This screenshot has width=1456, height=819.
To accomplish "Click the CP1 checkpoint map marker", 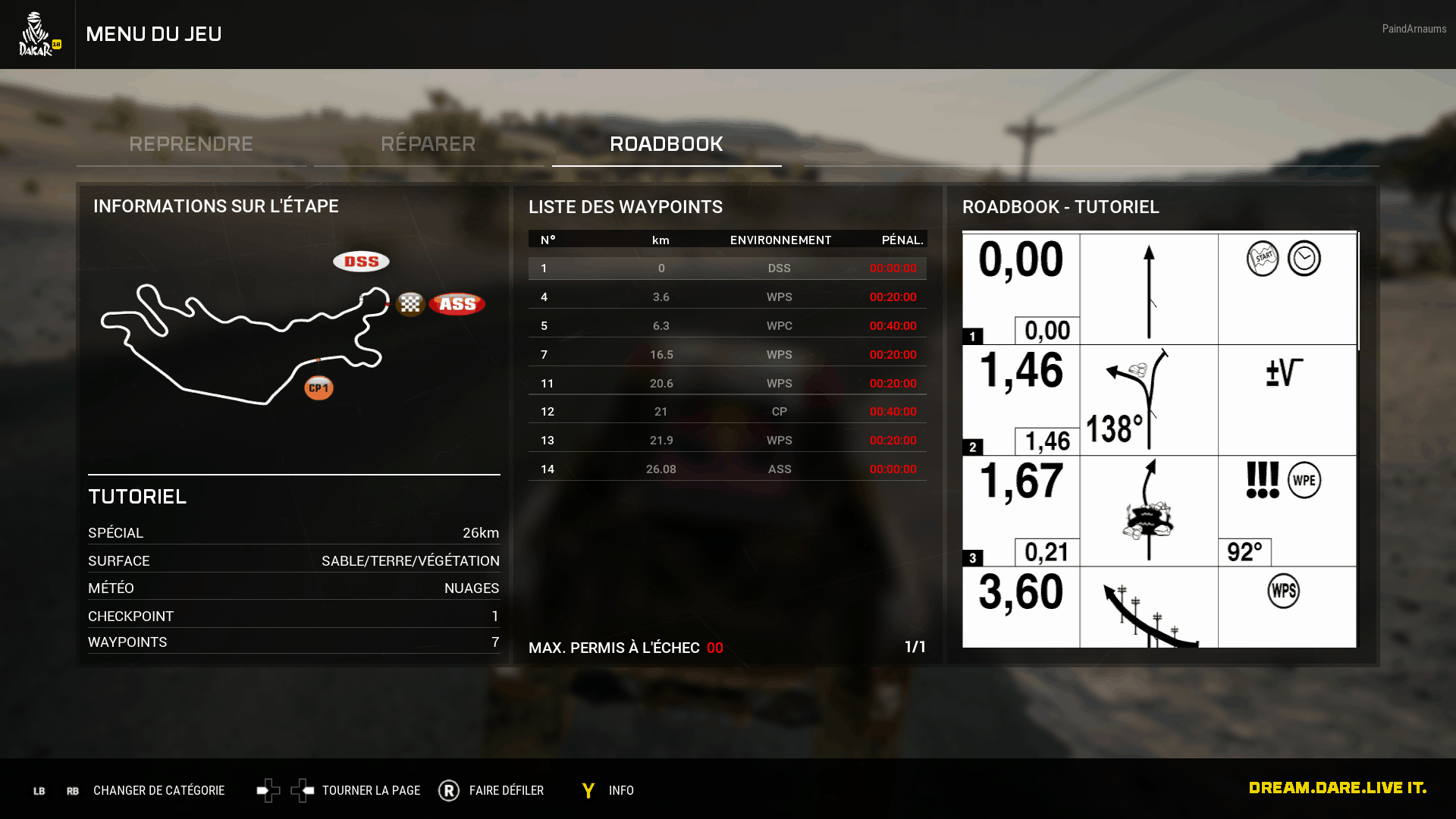I will coord(319,388).
